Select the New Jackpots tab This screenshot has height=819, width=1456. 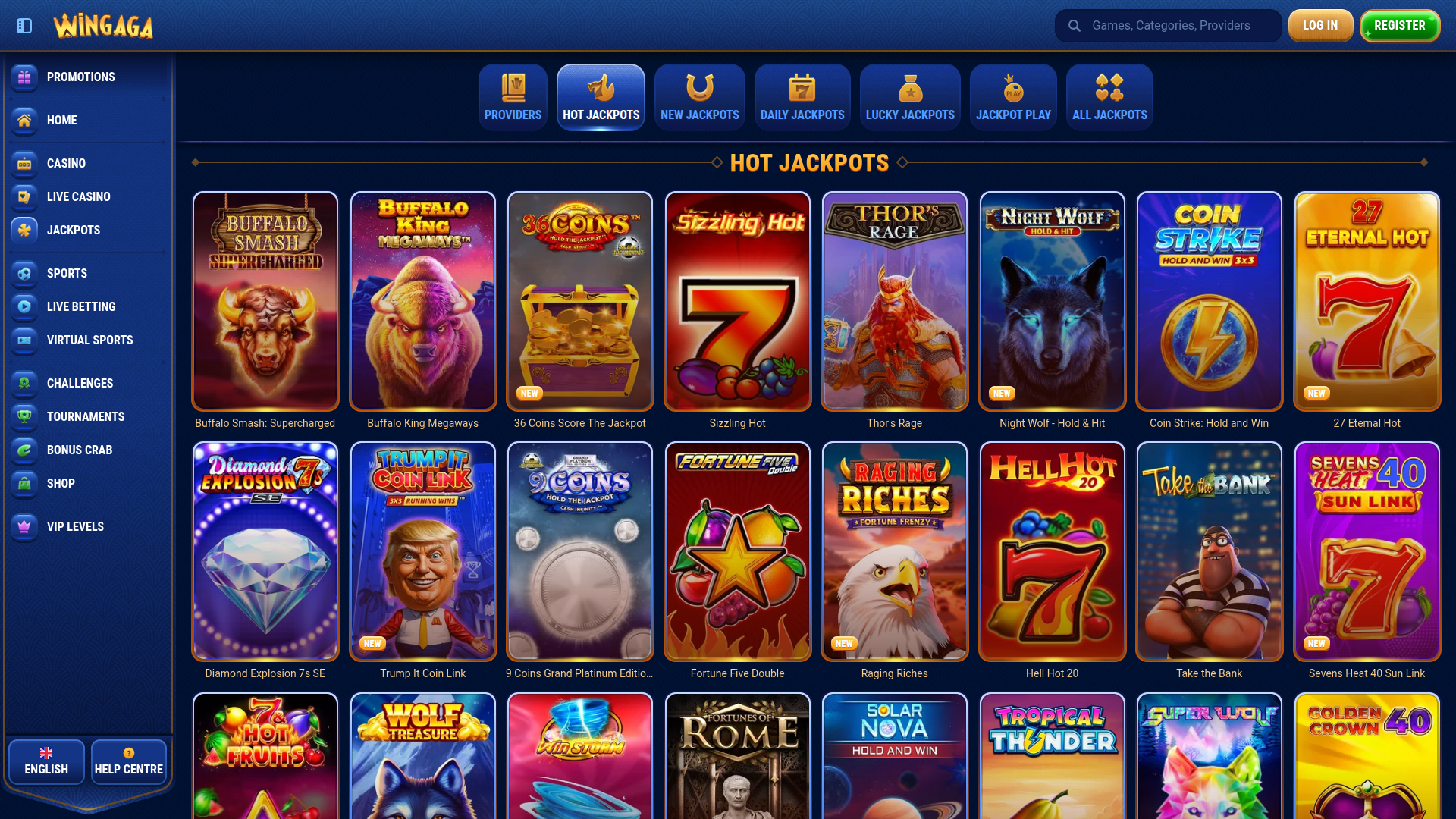tap(699, 97)
